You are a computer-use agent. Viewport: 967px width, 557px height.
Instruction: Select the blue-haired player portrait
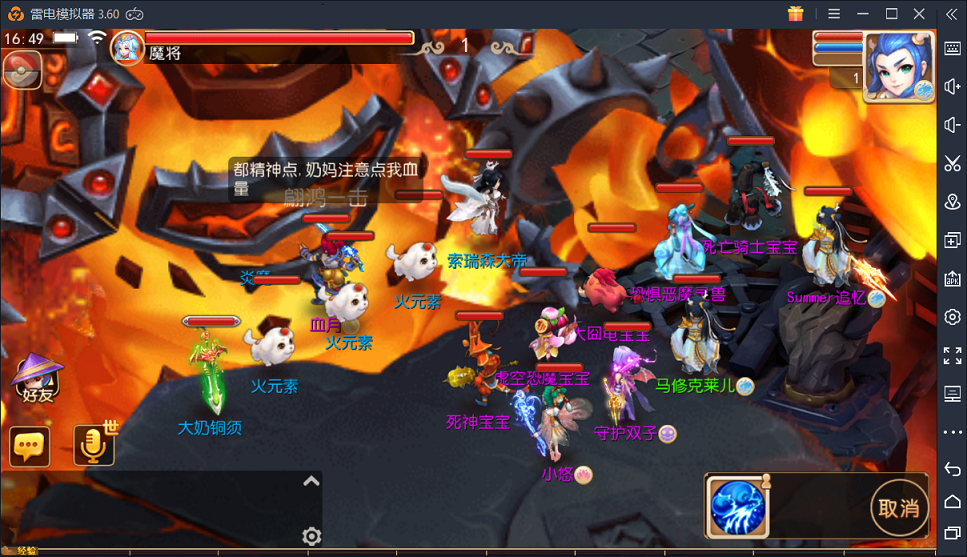pyautogui.click(x=898, y=65)
